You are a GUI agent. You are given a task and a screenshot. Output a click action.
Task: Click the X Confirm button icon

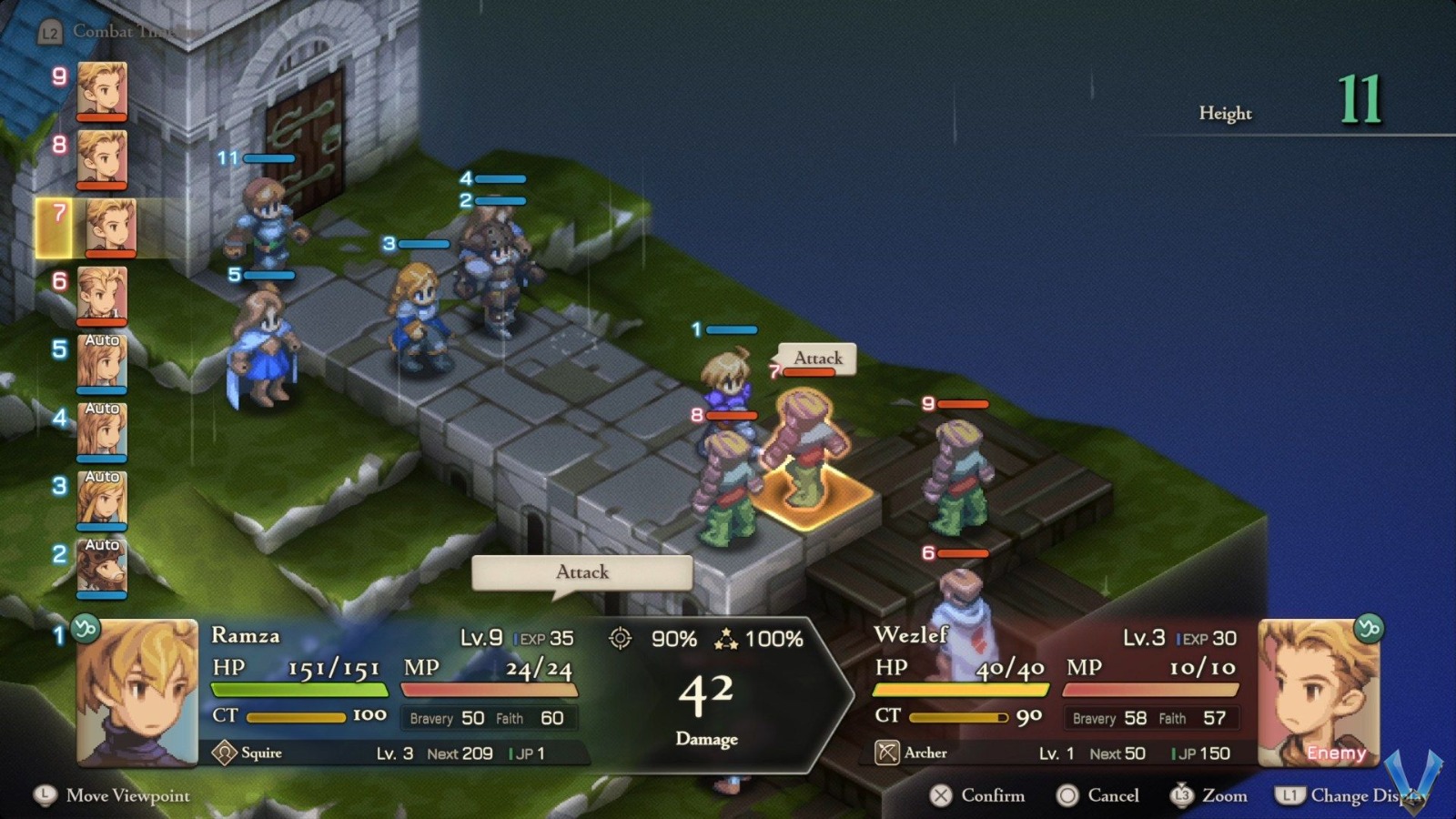[943, 795]
